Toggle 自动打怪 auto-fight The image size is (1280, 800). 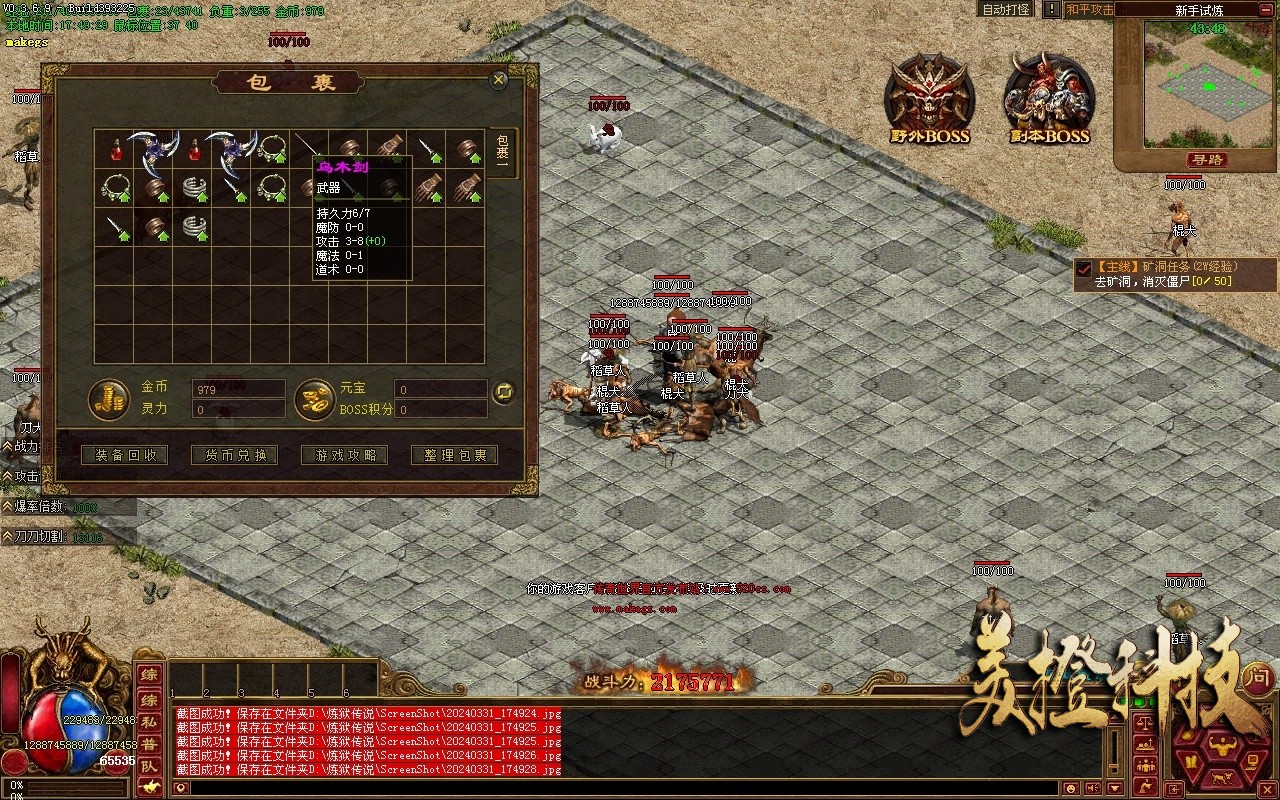point(1006,9)
